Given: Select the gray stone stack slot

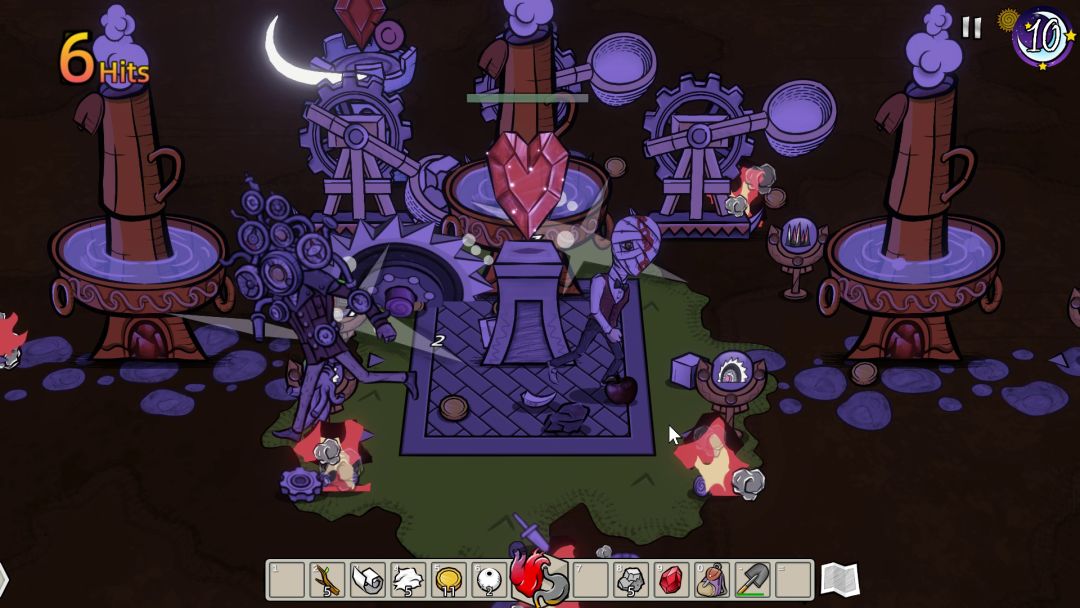Looking at the screenshot, I should [630, 579].
